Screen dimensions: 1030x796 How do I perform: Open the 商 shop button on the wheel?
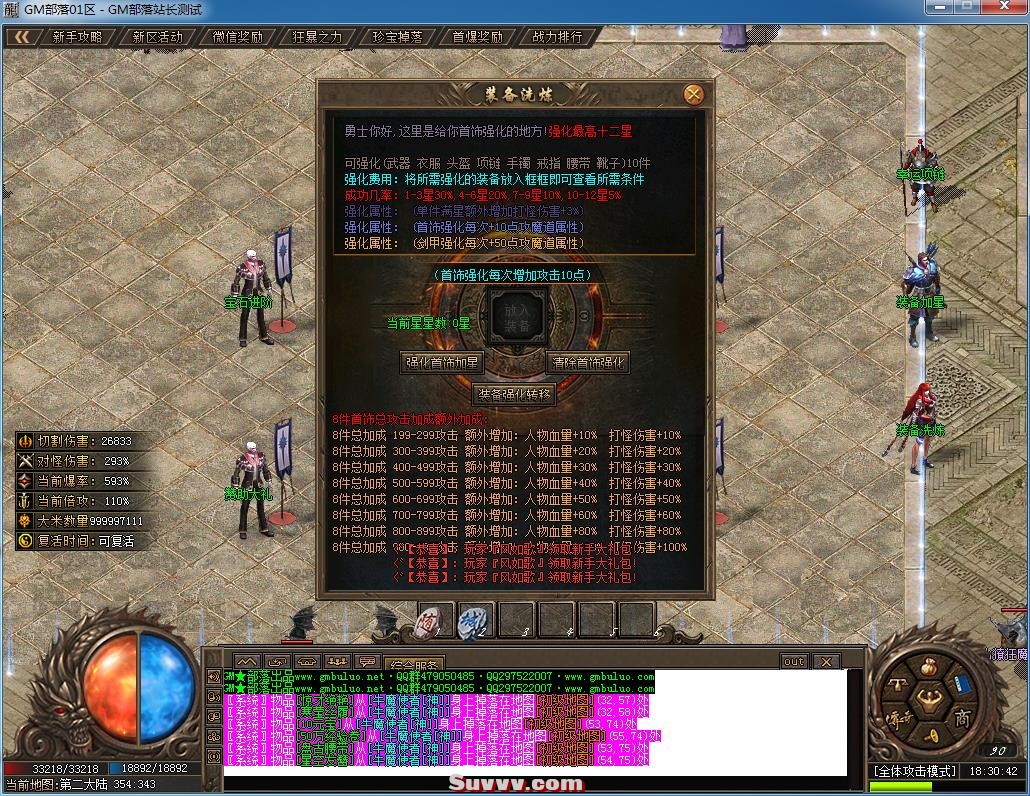[x=962, y=718]
